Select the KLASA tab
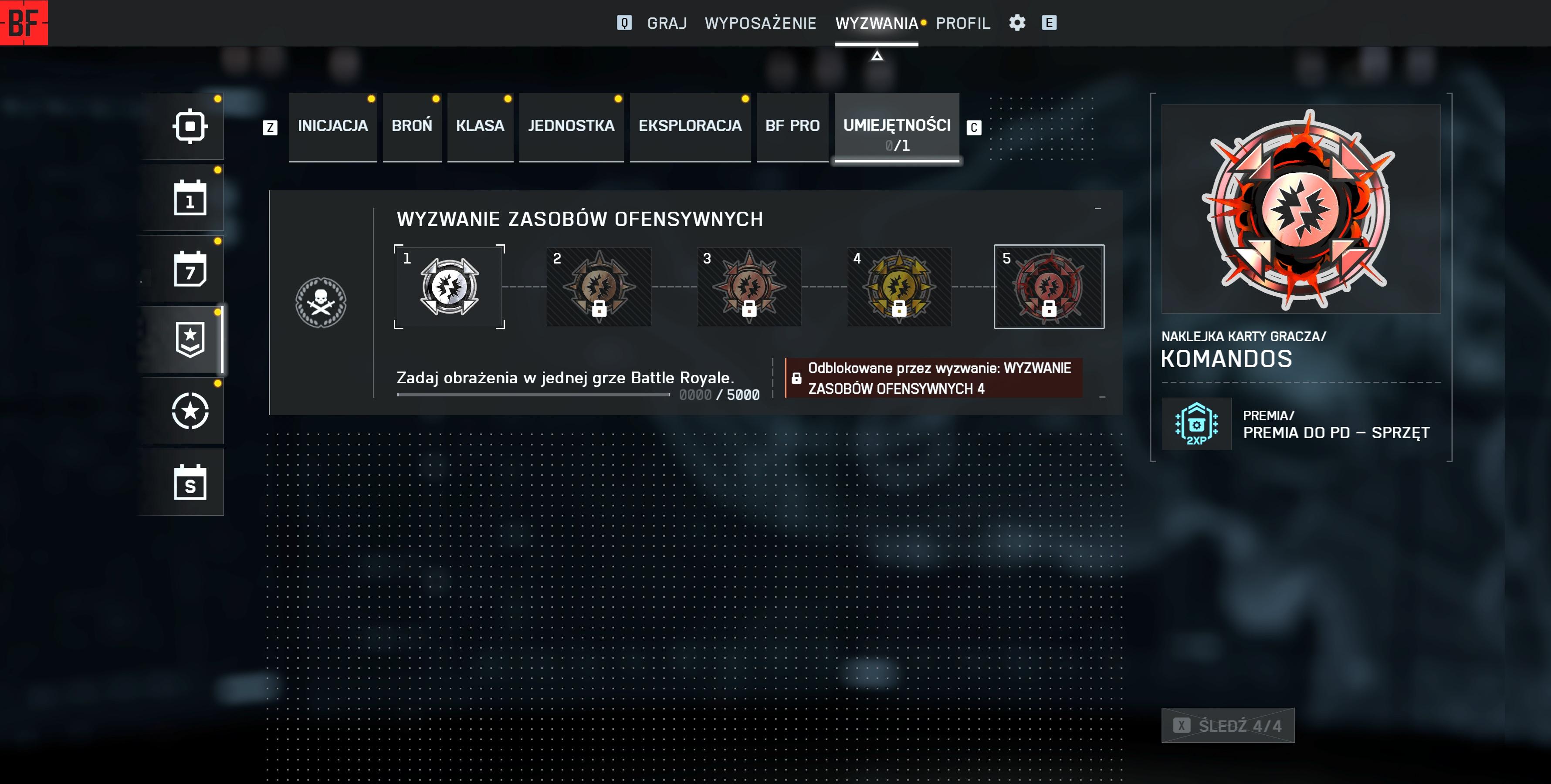This screenshot has height=784, width=1551. pos(480,126)
